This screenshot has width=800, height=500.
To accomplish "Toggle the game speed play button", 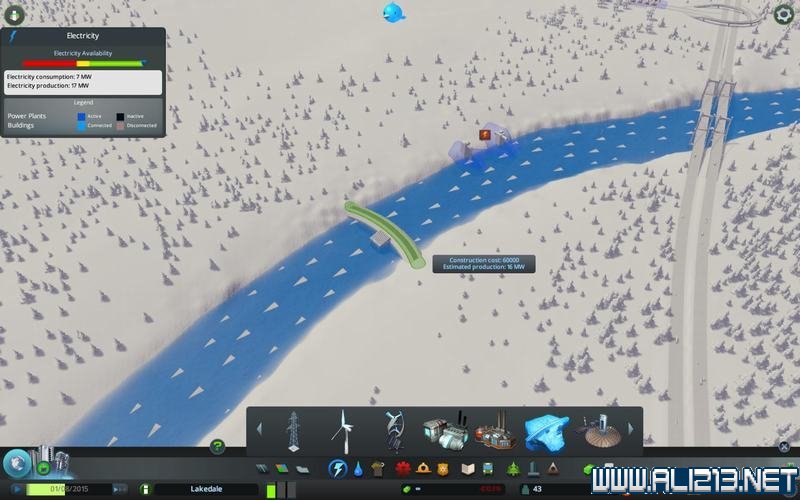I will 17,489.
